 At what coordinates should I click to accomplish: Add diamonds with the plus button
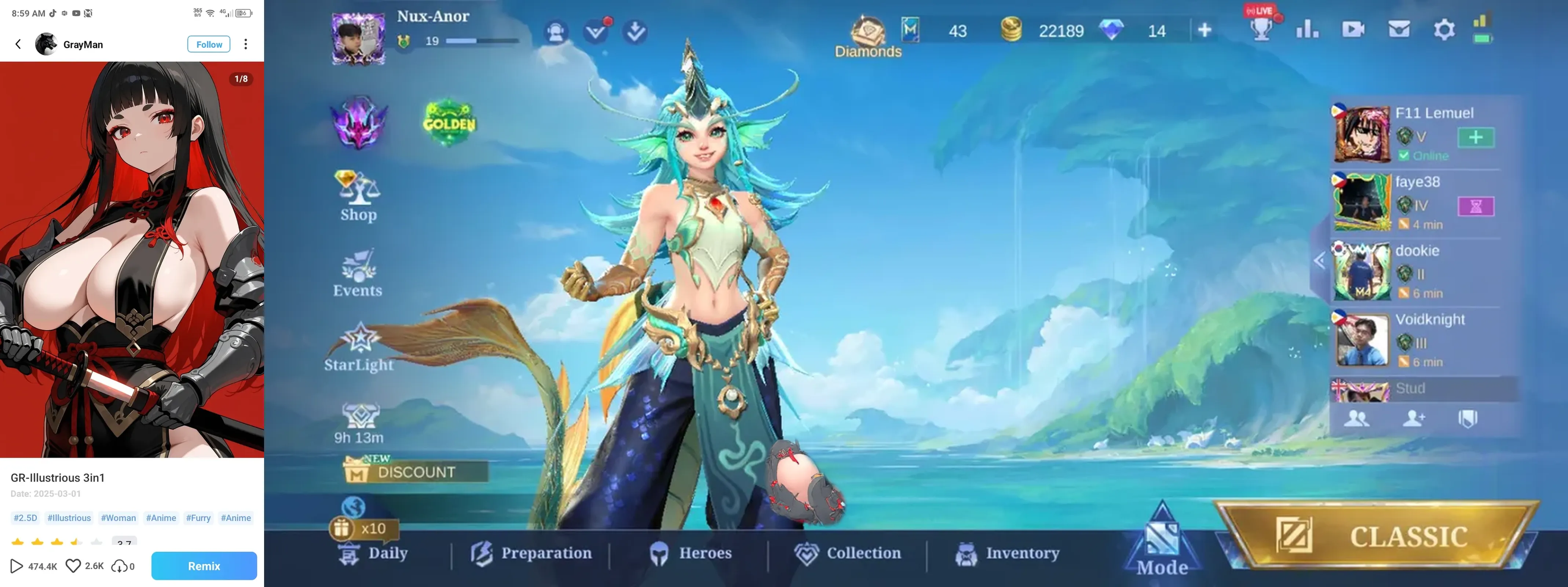coord(1205,30)
